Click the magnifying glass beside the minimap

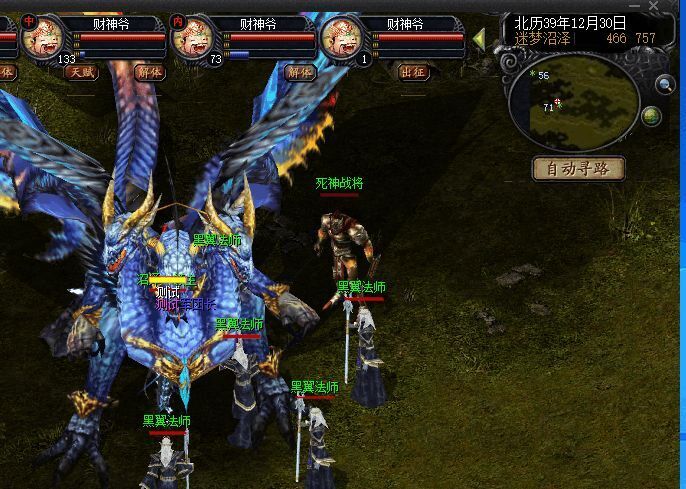665,85
